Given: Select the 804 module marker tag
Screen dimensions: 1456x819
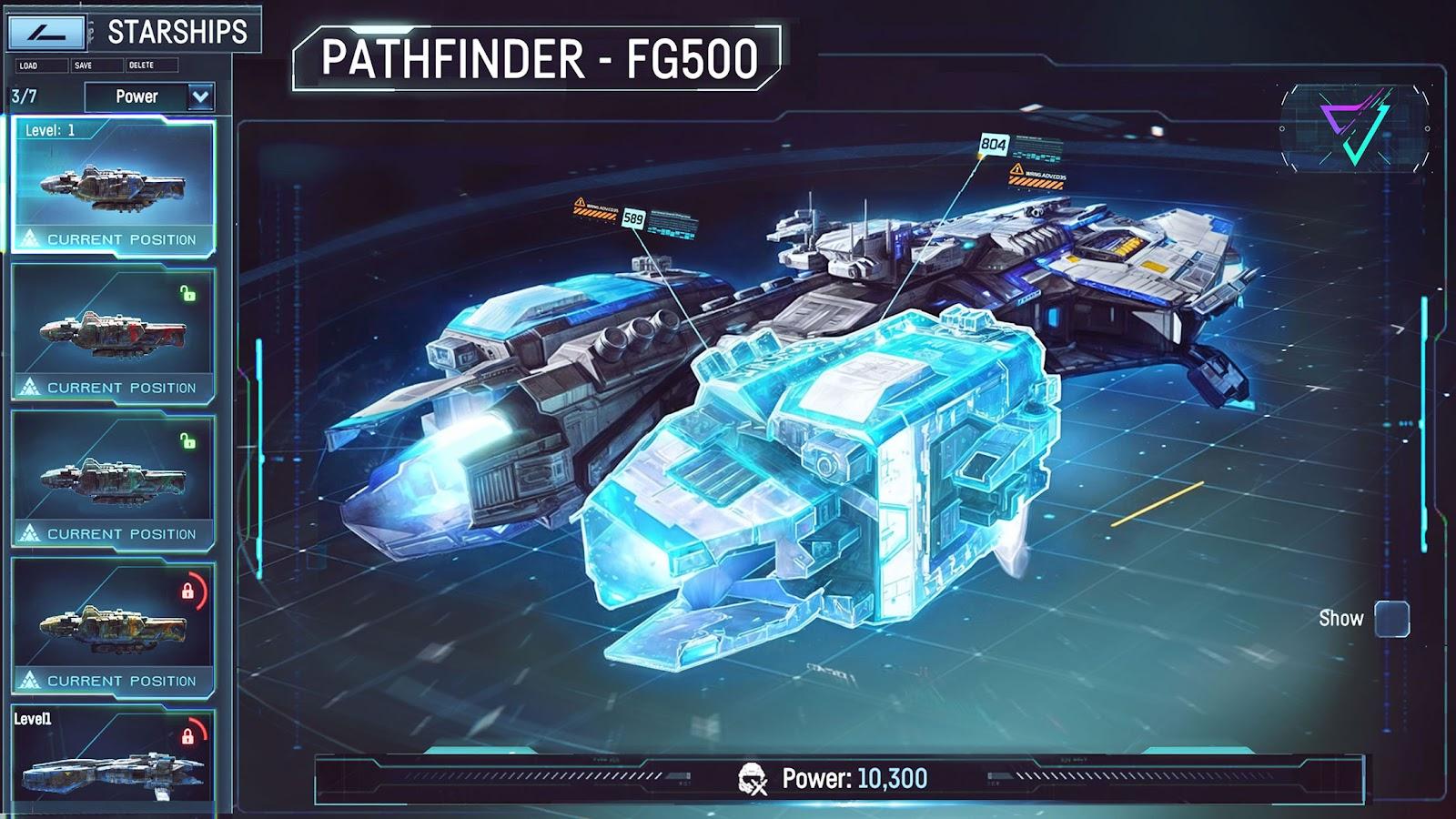Looking at the screenshot, I should click(993, 144).
